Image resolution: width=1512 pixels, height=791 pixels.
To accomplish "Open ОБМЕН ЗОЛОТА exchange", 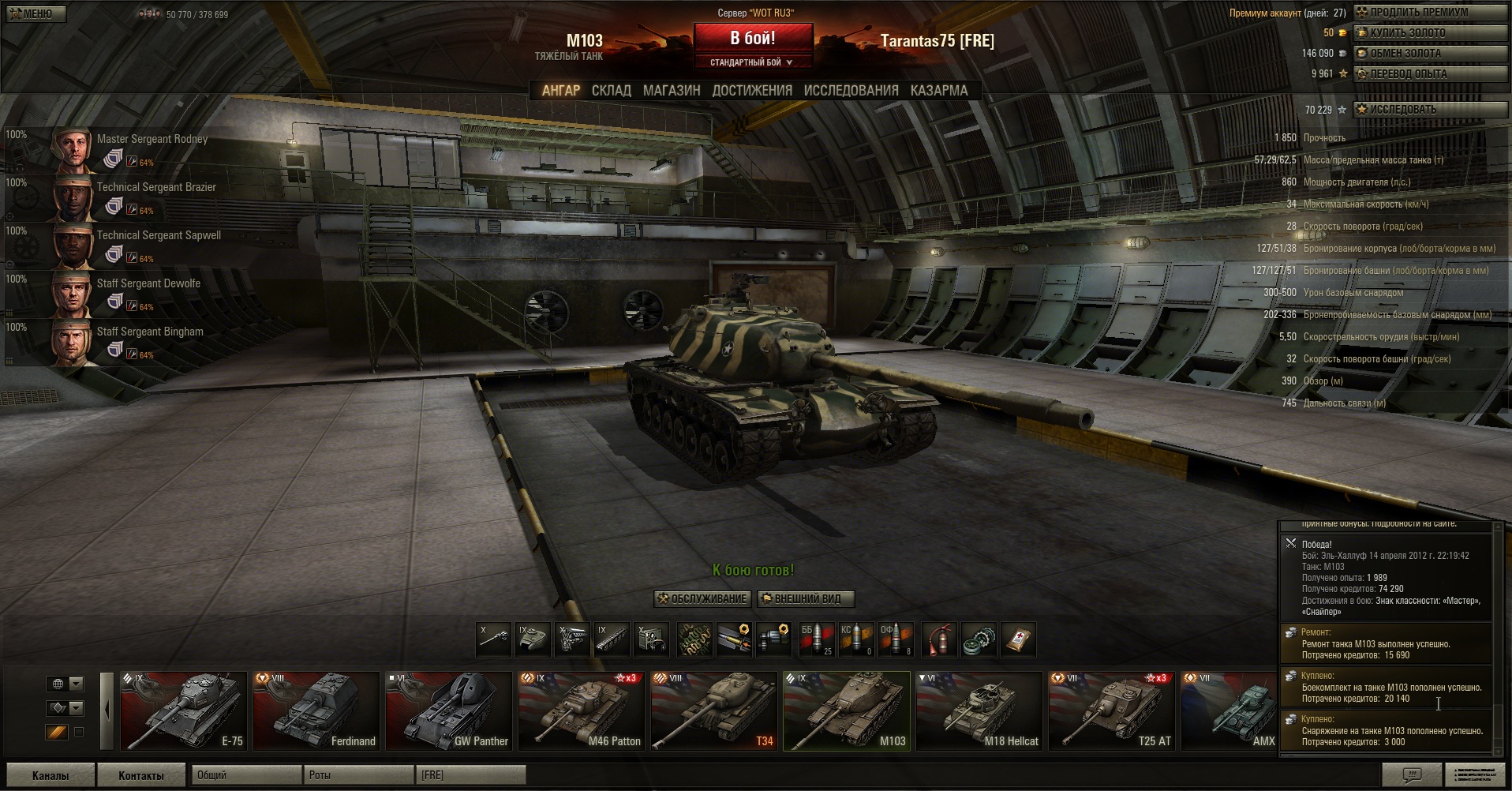I will (1429, 54).
